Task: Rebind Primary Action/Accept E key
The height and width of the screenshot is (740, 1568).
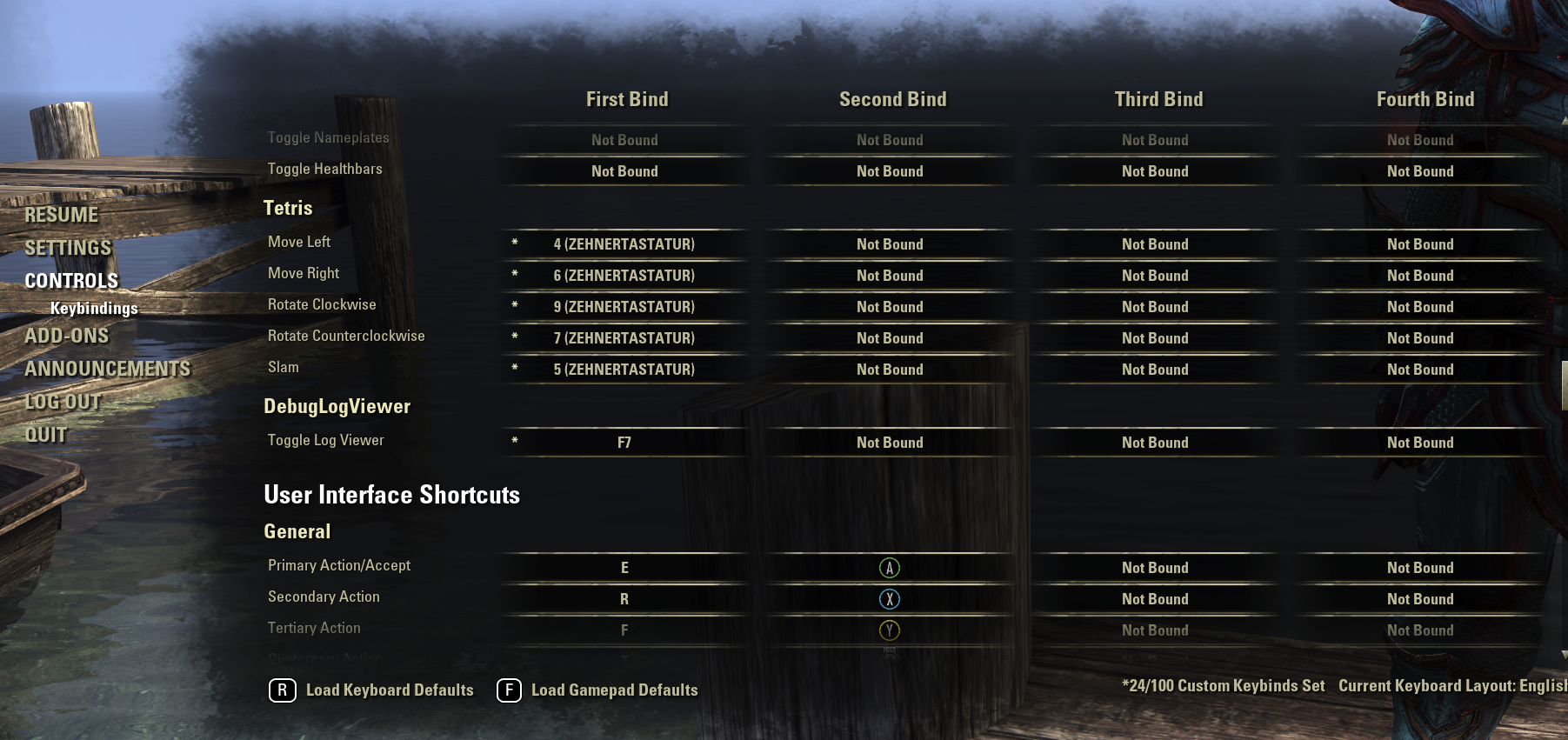Action: (624, 568)
